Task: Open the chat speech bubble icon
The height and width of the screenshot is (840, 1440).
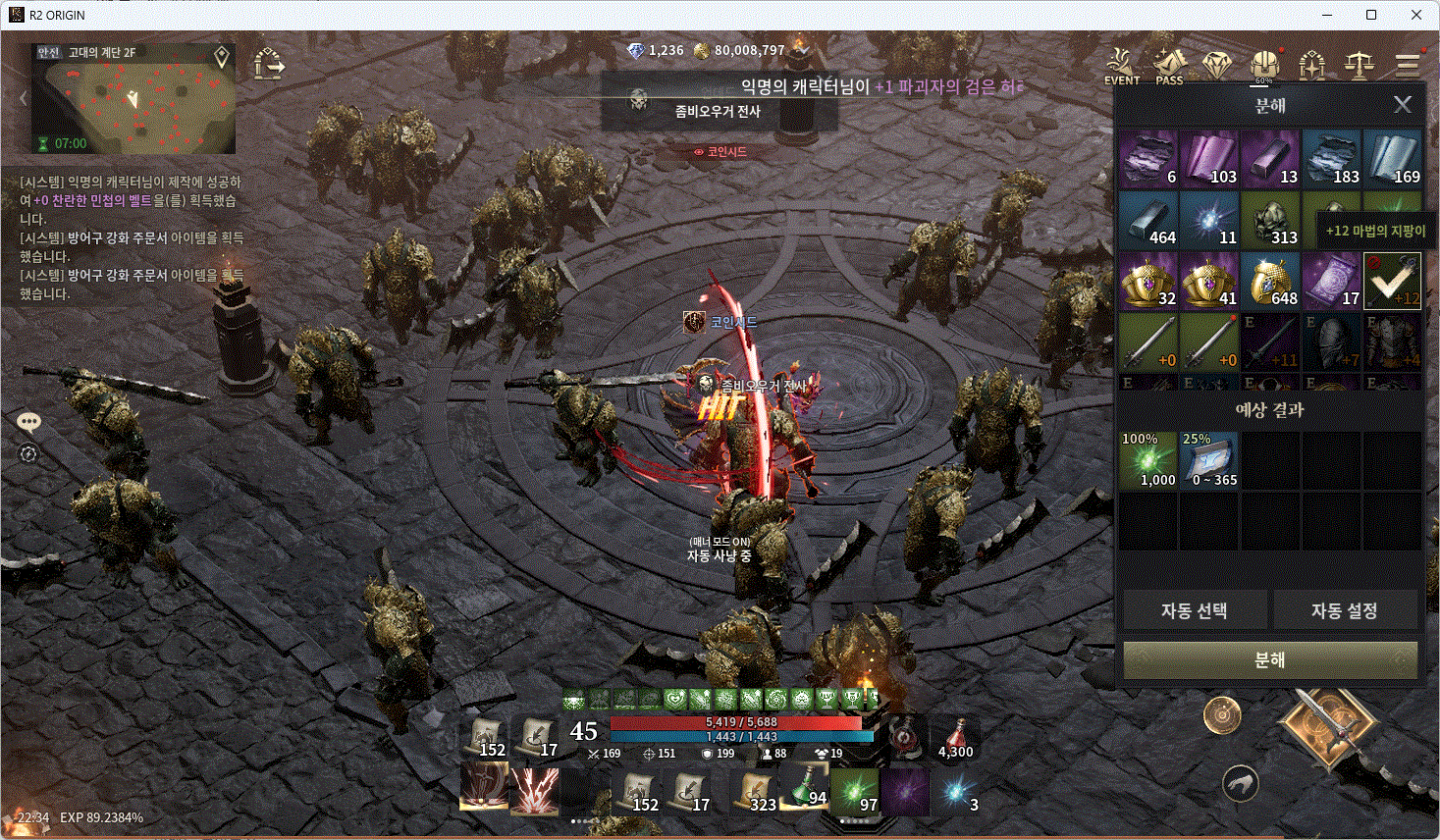Action: click(x=28, y=423)
